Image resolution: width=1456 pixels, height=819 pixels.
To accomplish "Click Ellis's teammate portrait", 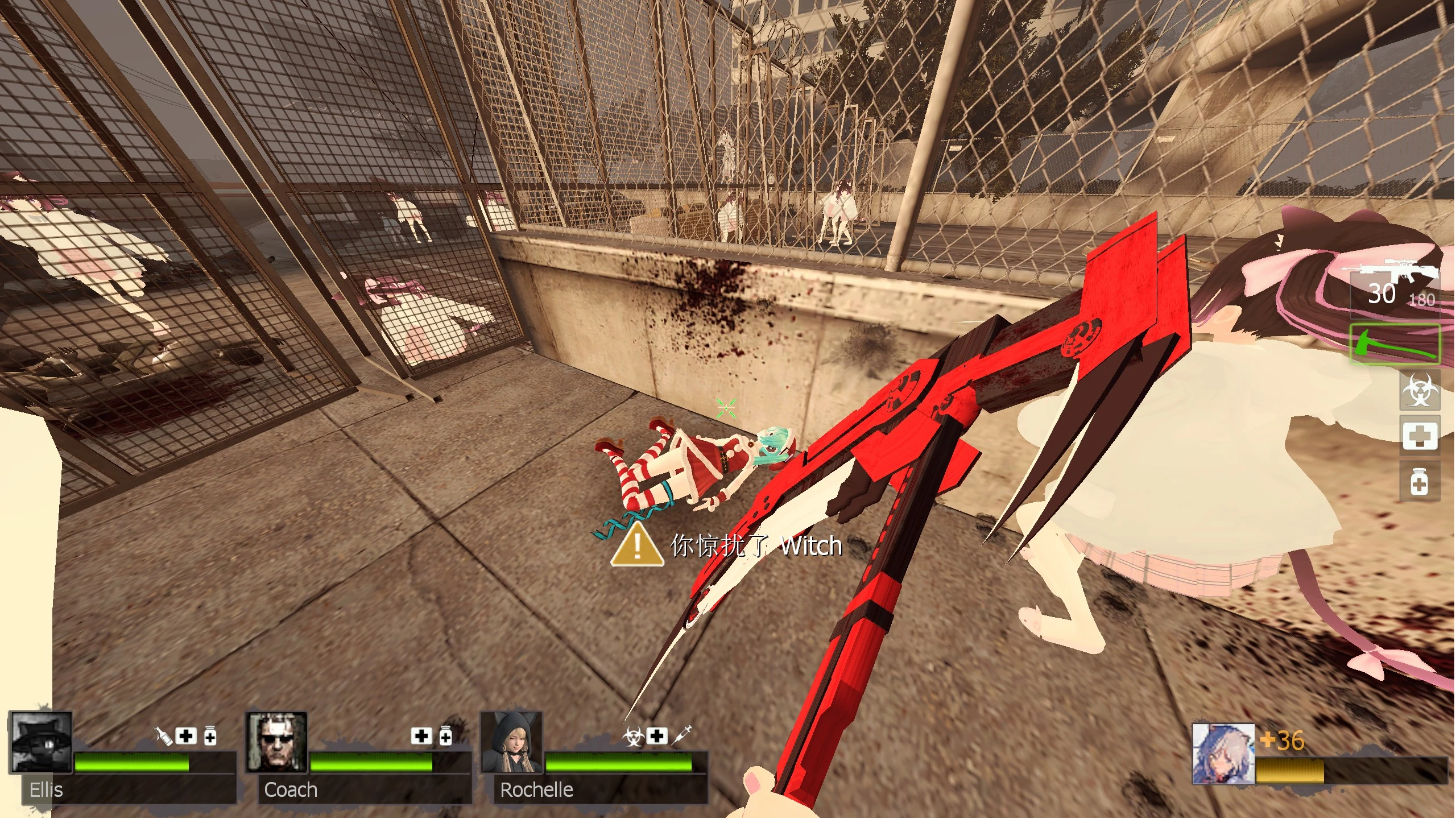I will (42, 742).
